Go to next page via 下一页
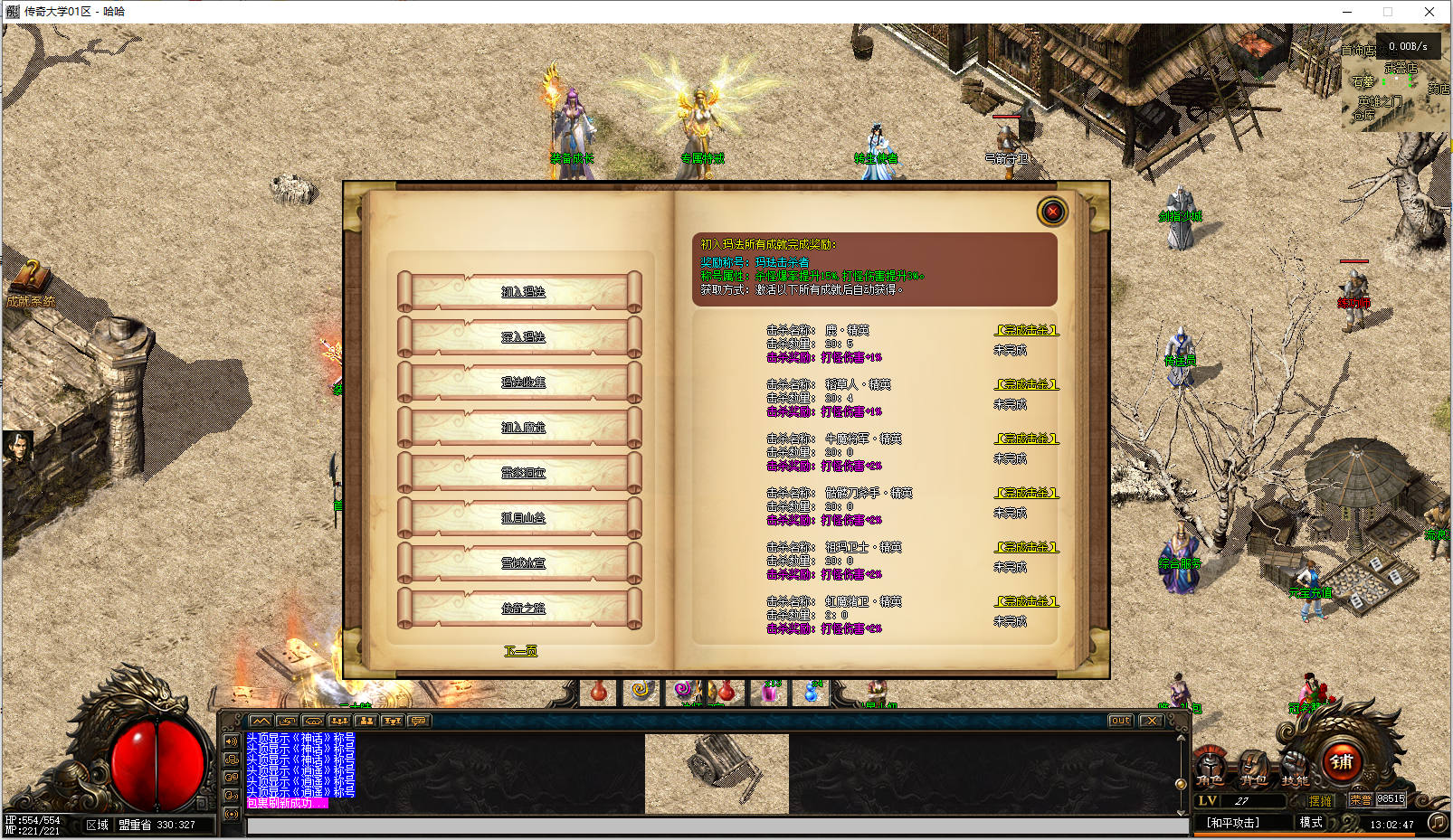Viewport: 1453px width, 840px height. [x=520, y=651]
